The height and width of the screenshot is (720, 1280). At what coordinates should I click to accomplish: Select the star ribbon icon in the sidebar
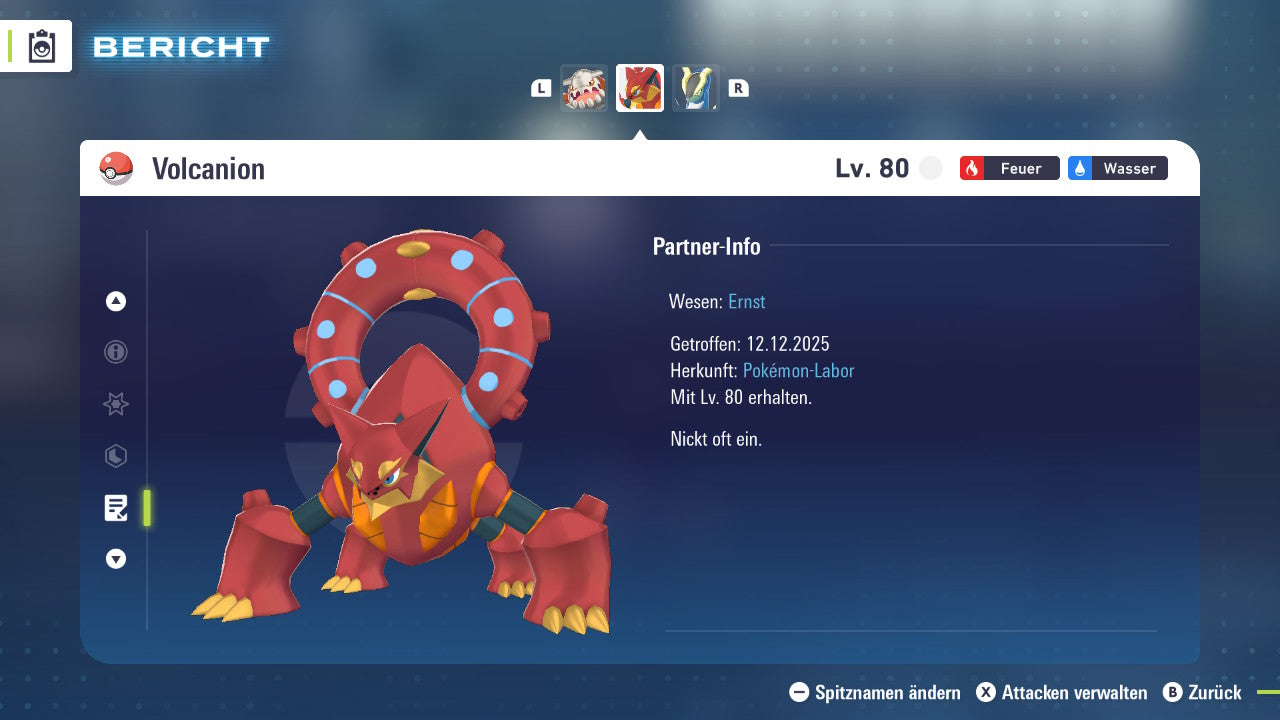tap(115, 404)
